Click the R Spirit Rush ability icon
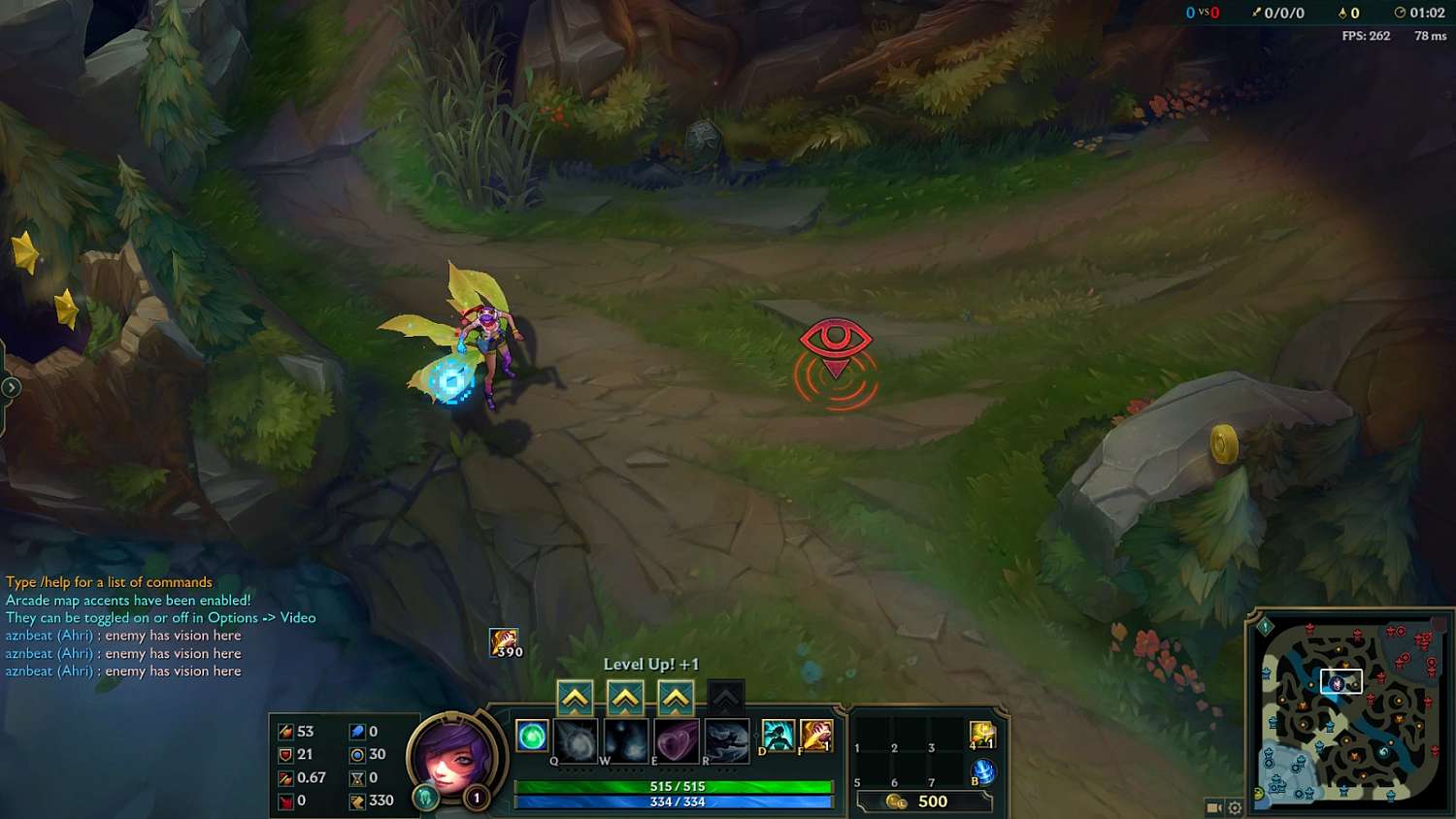The height and width of the screenshot is (819, 1456). pyautogui.click(x=729, y=739)
